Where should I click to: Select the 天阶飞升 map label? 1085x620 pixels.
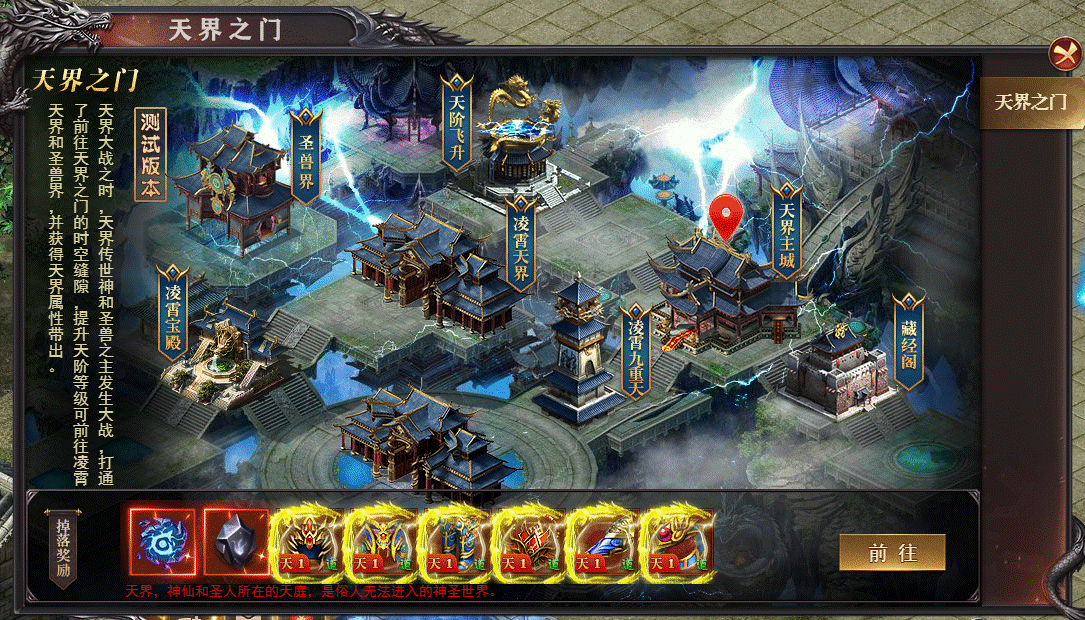coord(457,127)
